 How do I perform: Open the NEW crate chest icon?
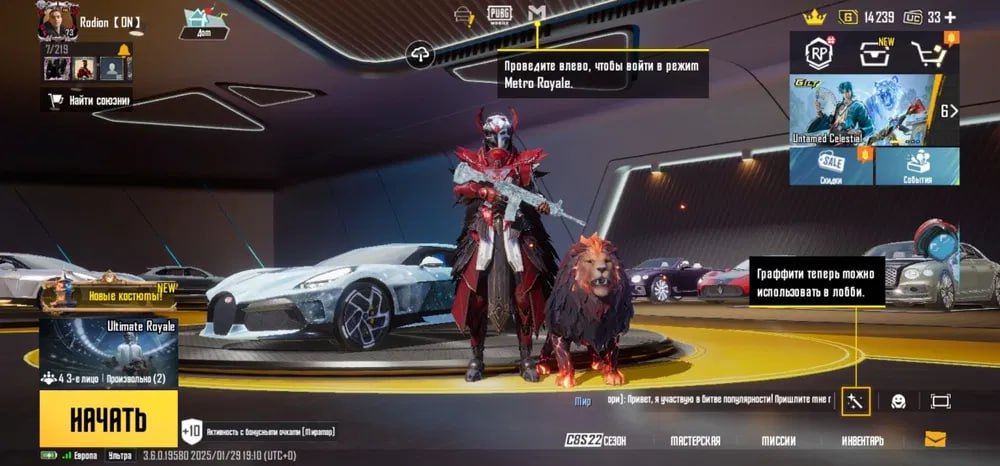874,55
